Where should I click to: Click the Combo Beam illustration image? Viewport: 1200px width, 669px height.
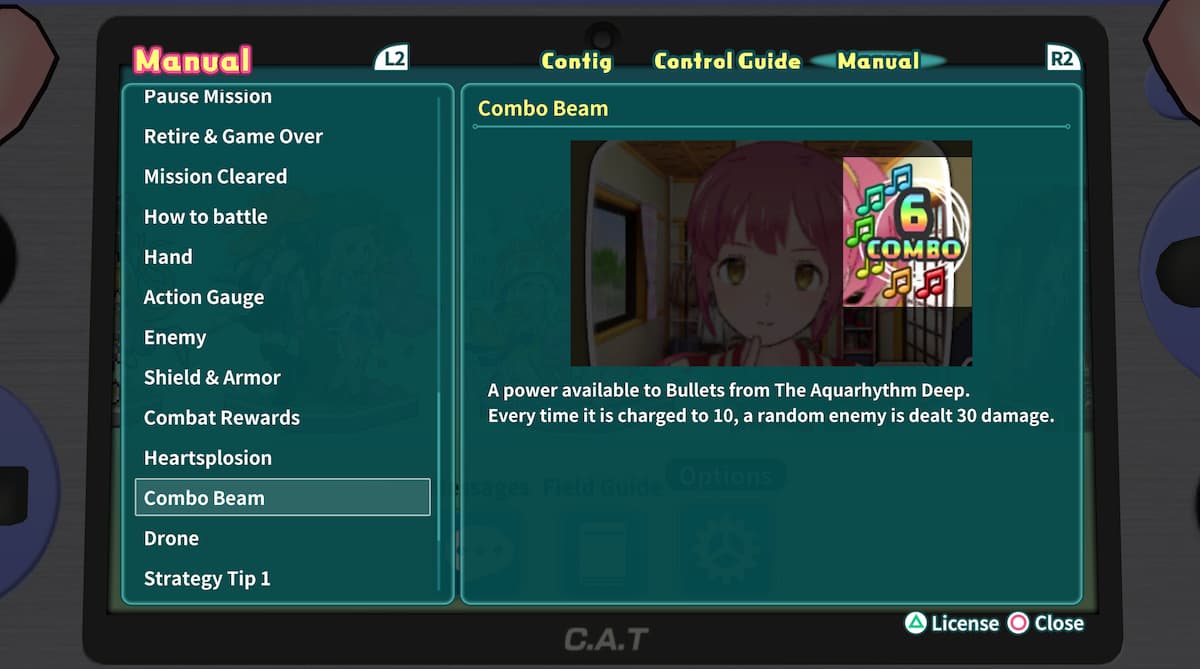point(770,253)
